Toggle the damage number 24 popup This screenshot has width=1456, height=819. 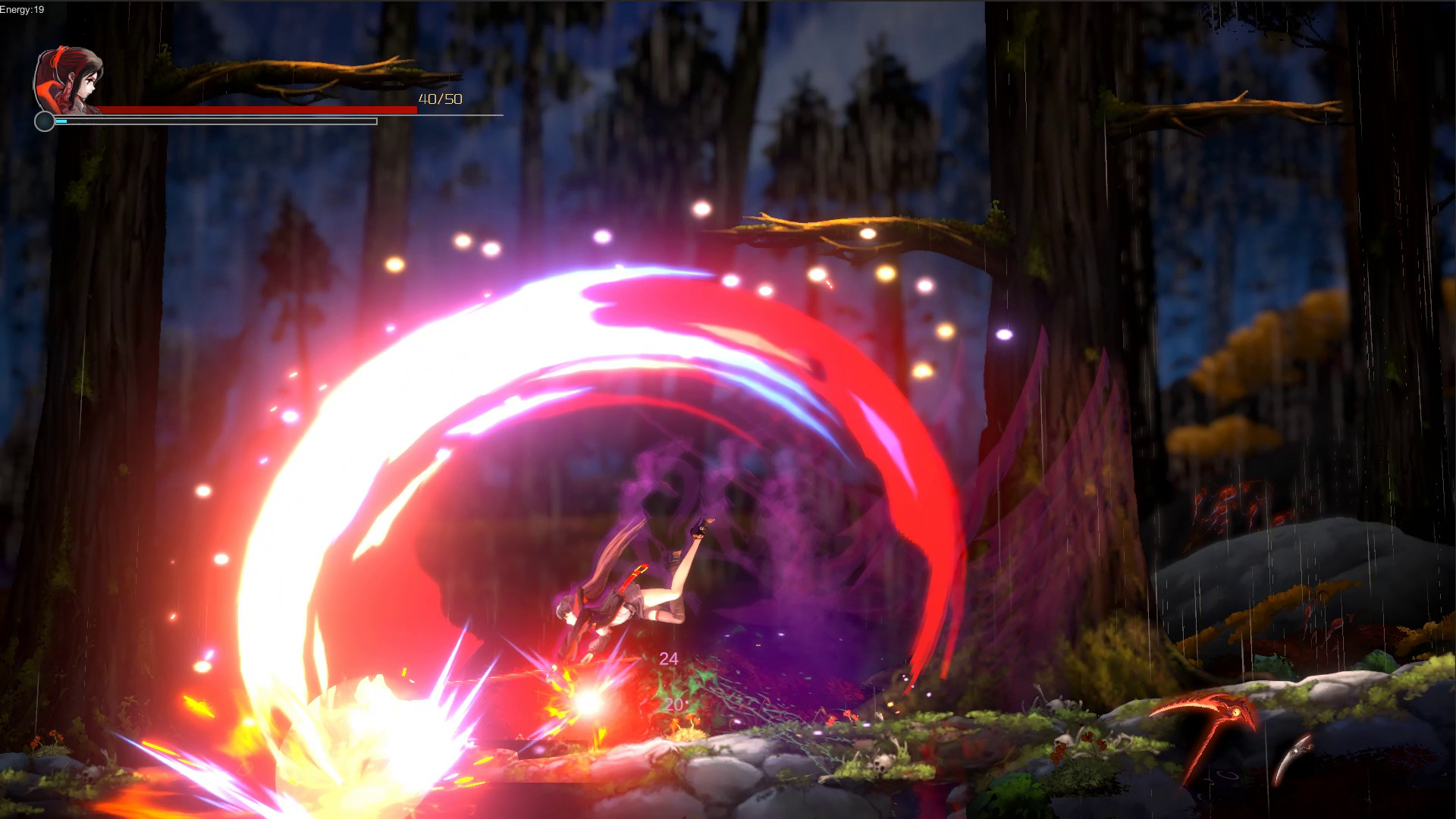click(x=669, y=657)
